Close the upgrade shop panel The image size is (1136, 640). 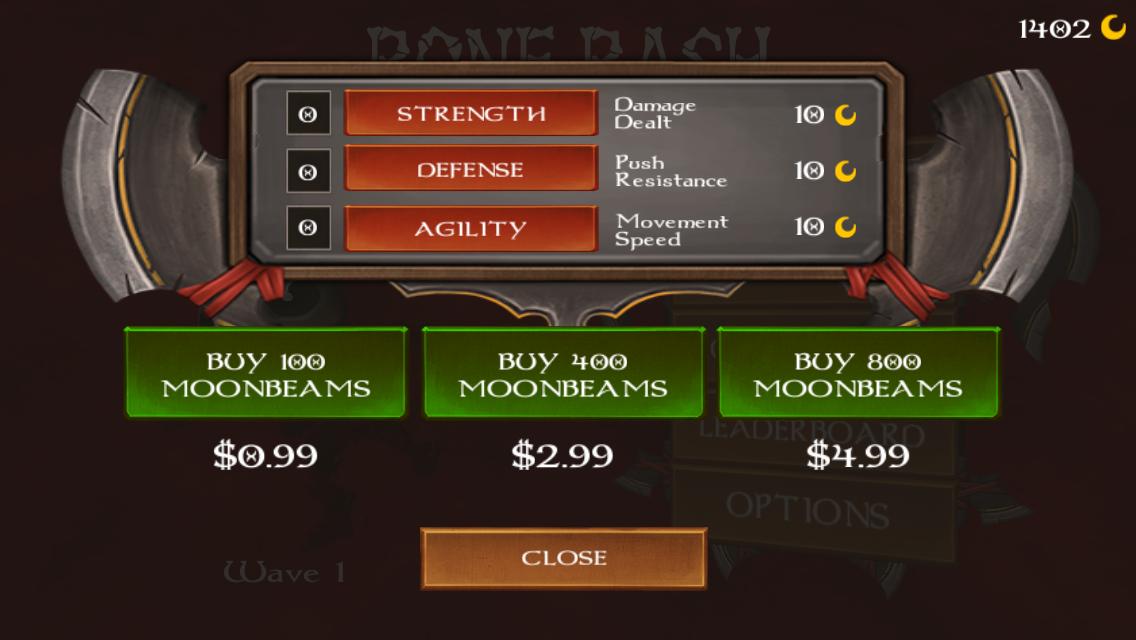(563, 557)
